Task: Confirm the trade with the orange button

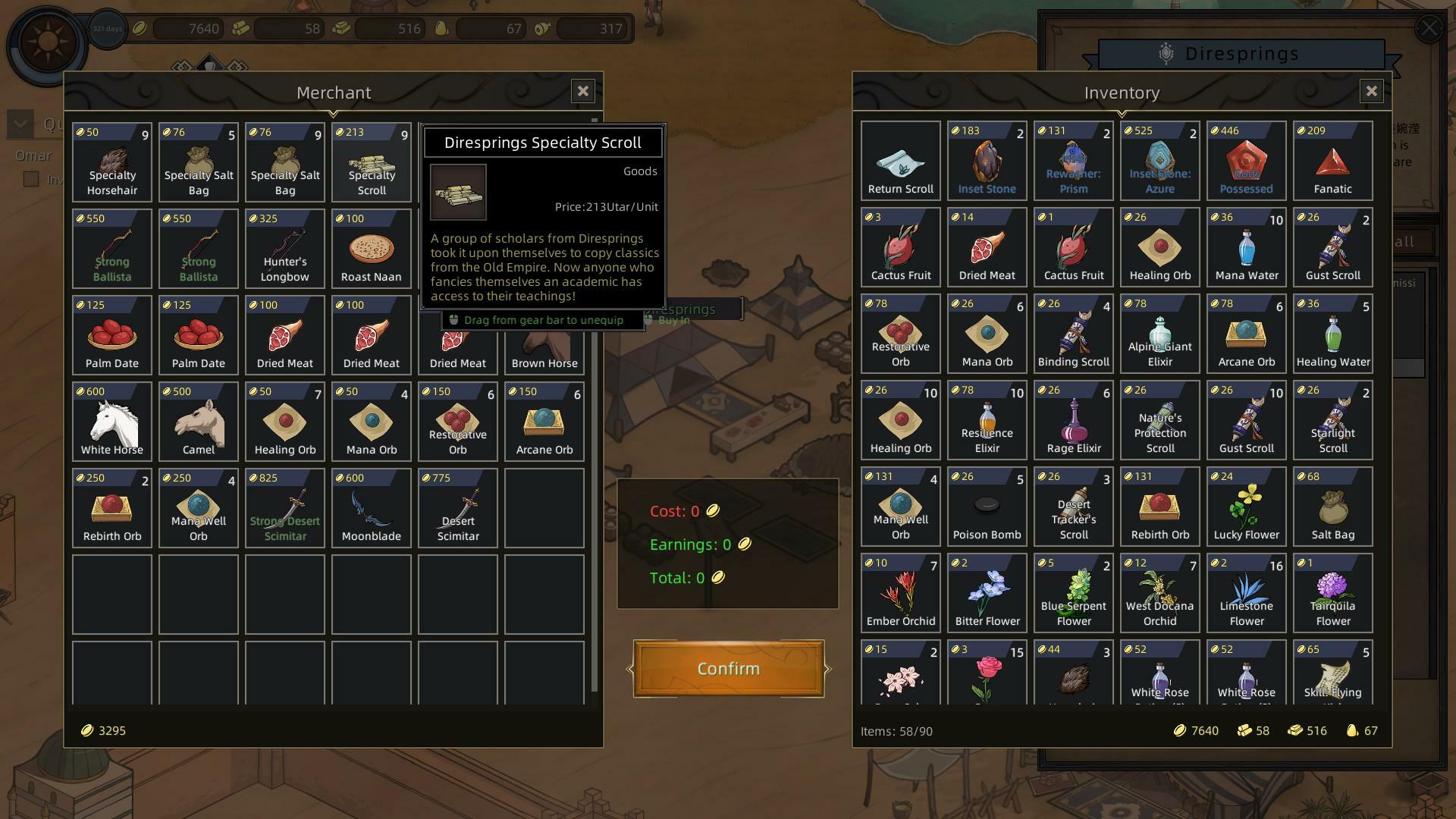Action: click(x=728, y=668)
